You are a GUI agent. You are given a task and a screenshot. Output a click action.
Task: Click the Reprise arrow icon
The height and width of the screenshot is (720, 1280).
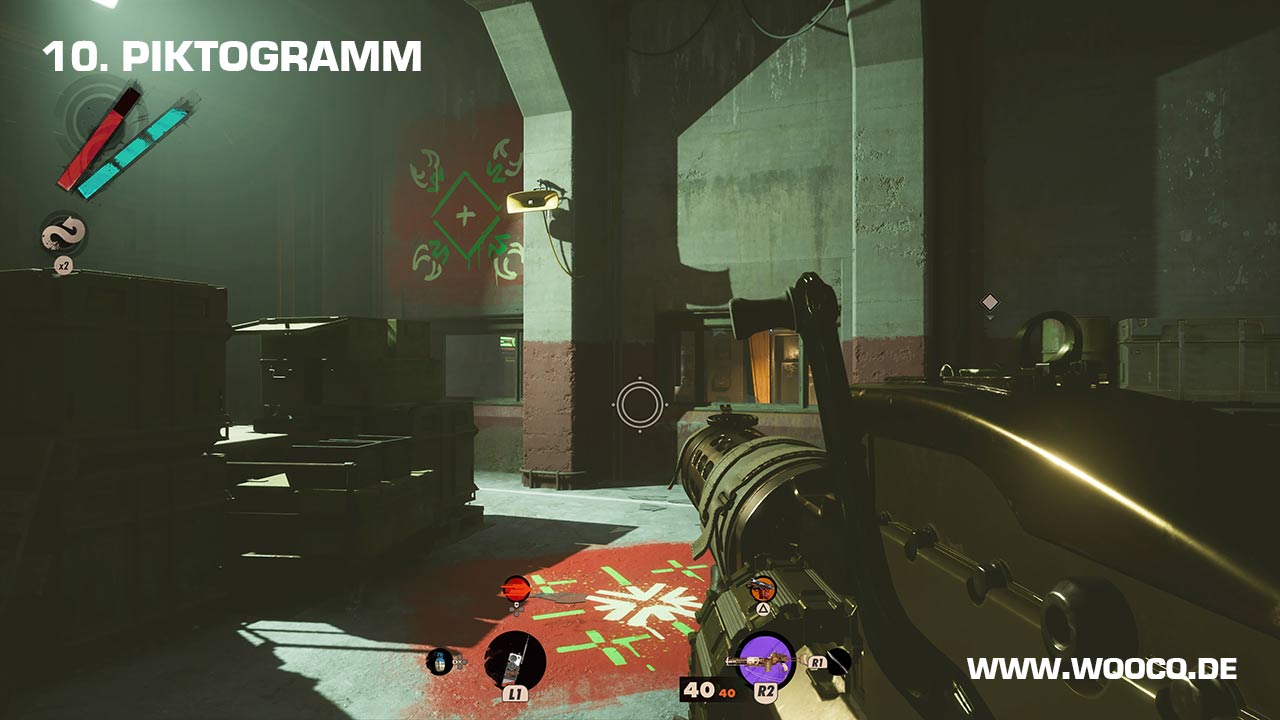coord(62,236)
